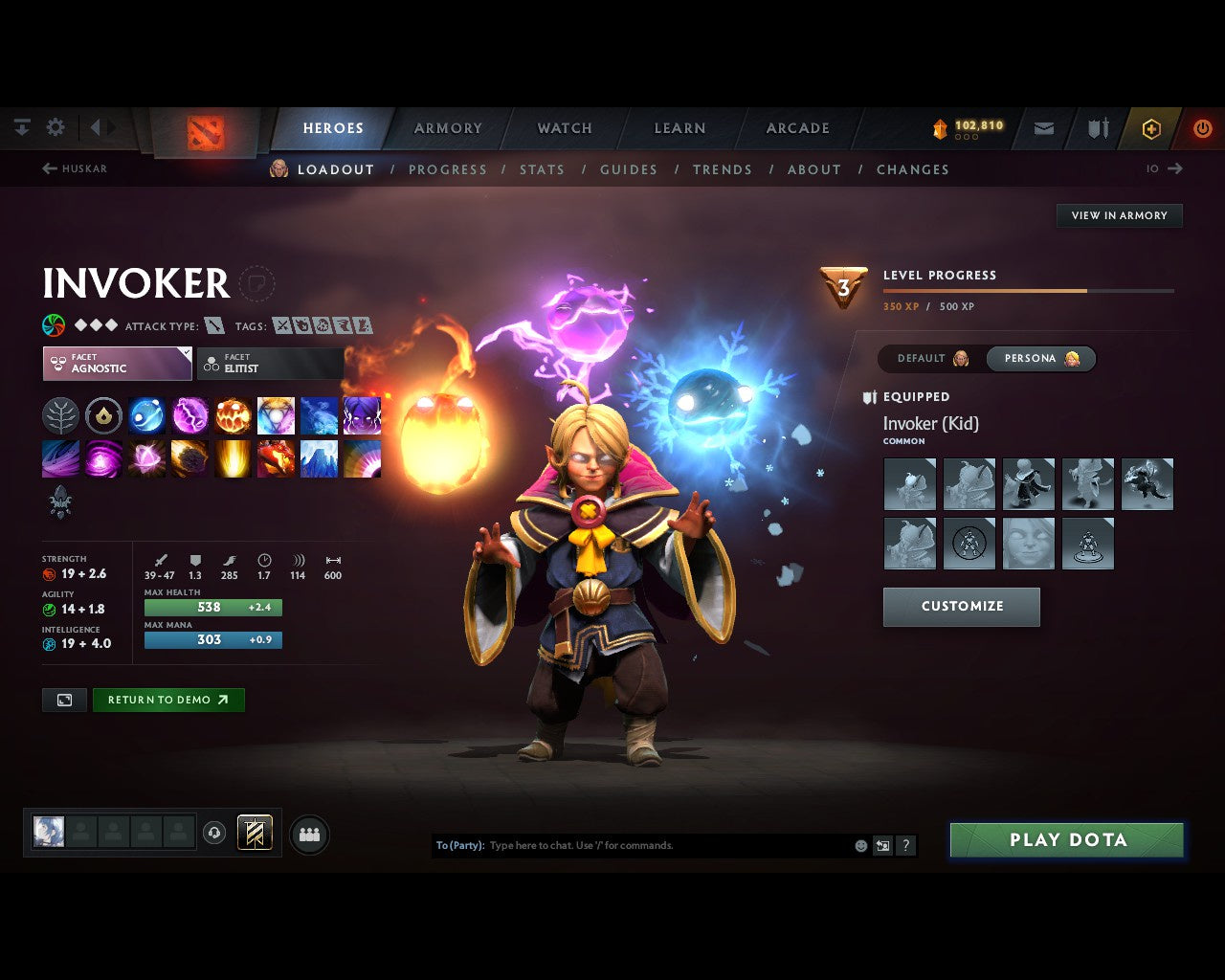Start matchmaking with Play Dota
The height and width of the screenshot is (980, 1225).
1067,840
